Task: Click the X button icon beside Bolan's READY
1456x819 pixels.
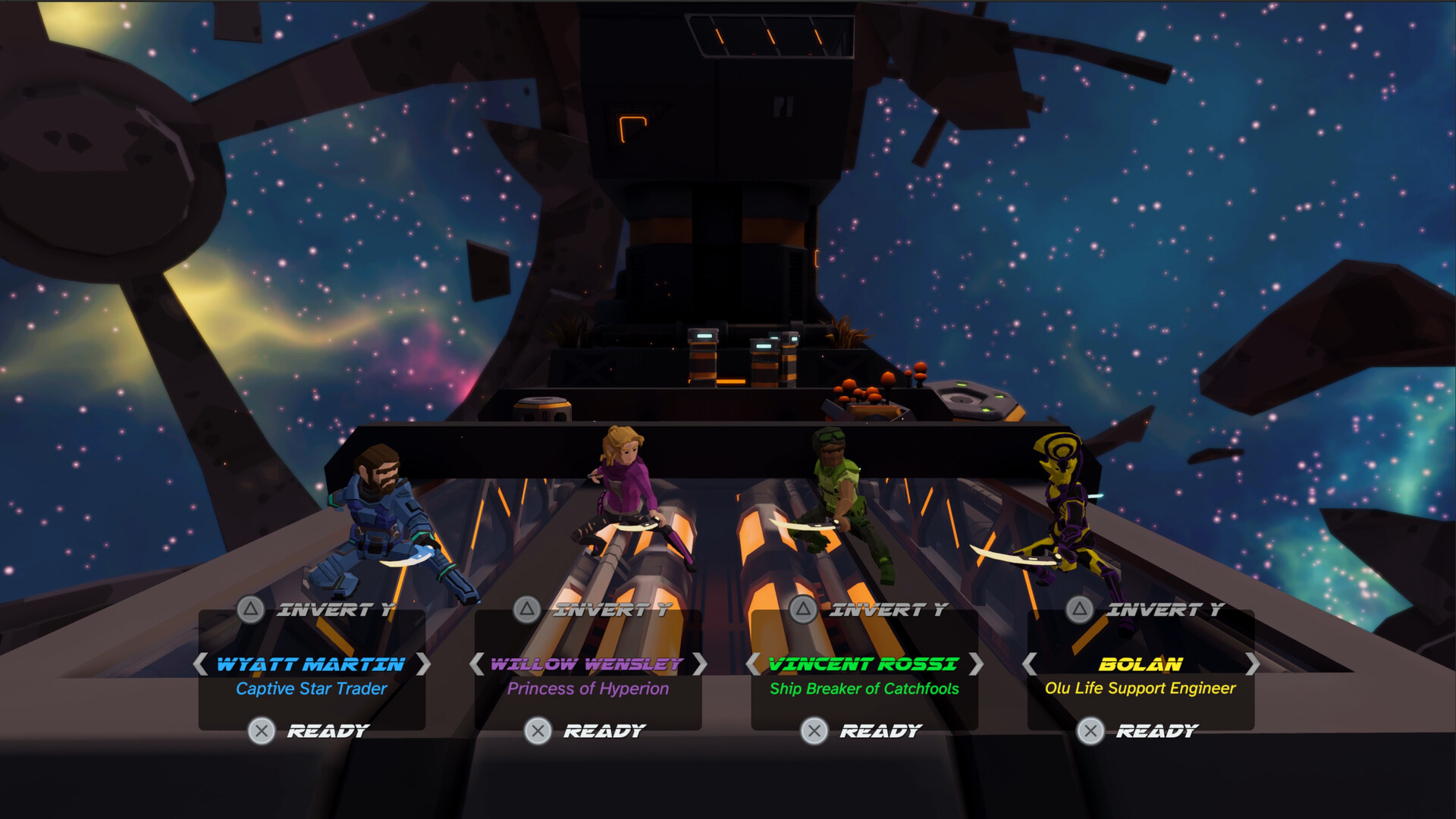Action: pos(1090,730)
